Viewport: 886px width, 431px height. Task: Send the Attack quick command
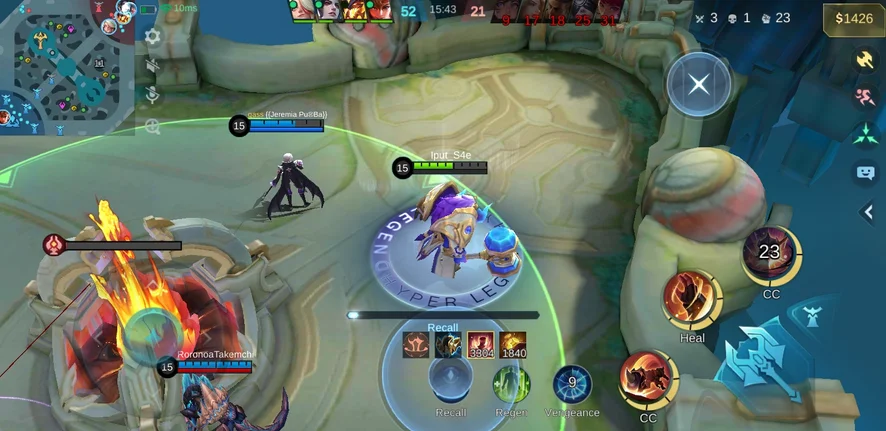[865, 60]
